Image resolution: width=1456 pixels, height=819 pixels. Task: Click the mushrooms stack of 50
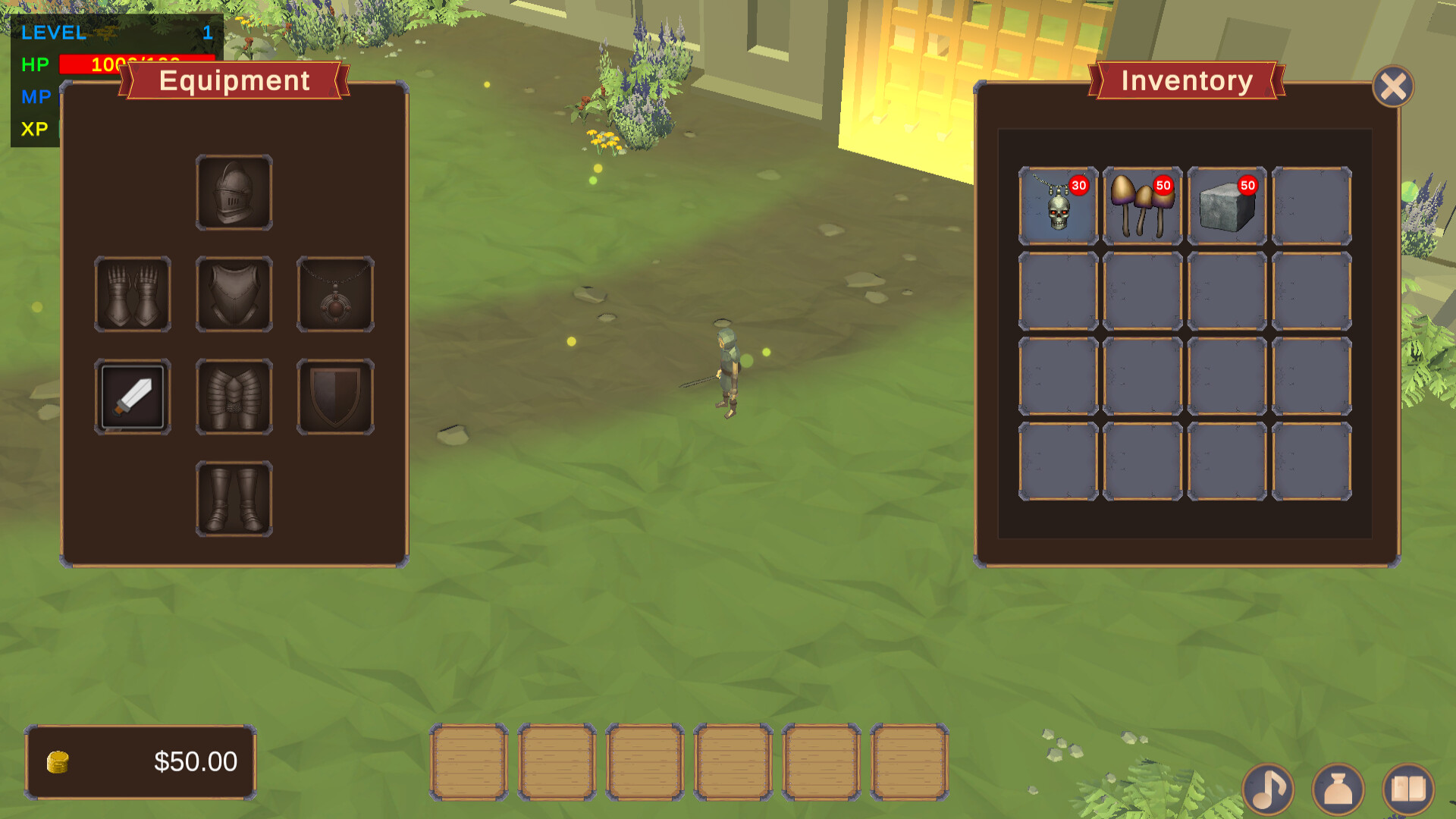click(x=1141, y=203)
